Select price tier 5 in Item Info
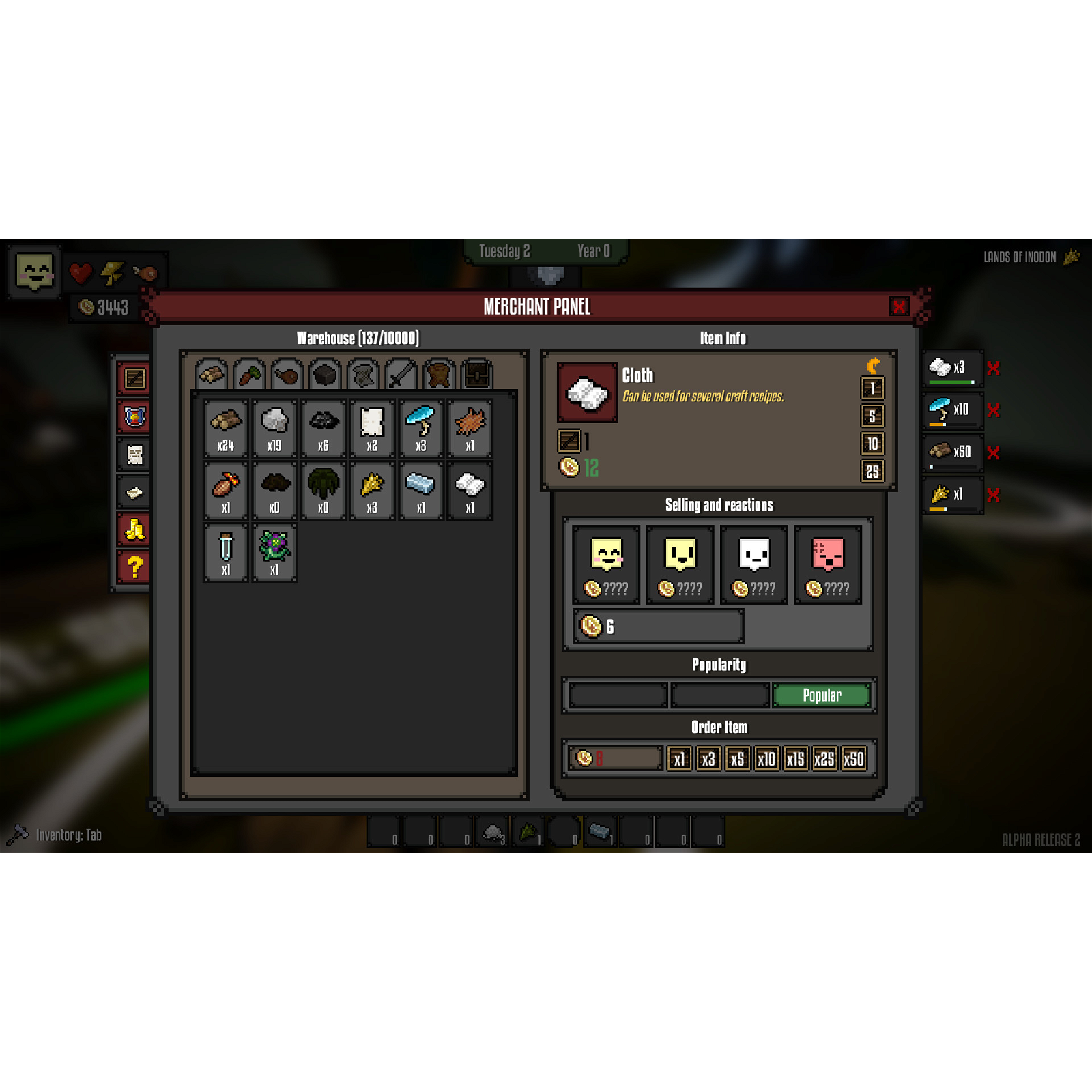 (872, 416)
